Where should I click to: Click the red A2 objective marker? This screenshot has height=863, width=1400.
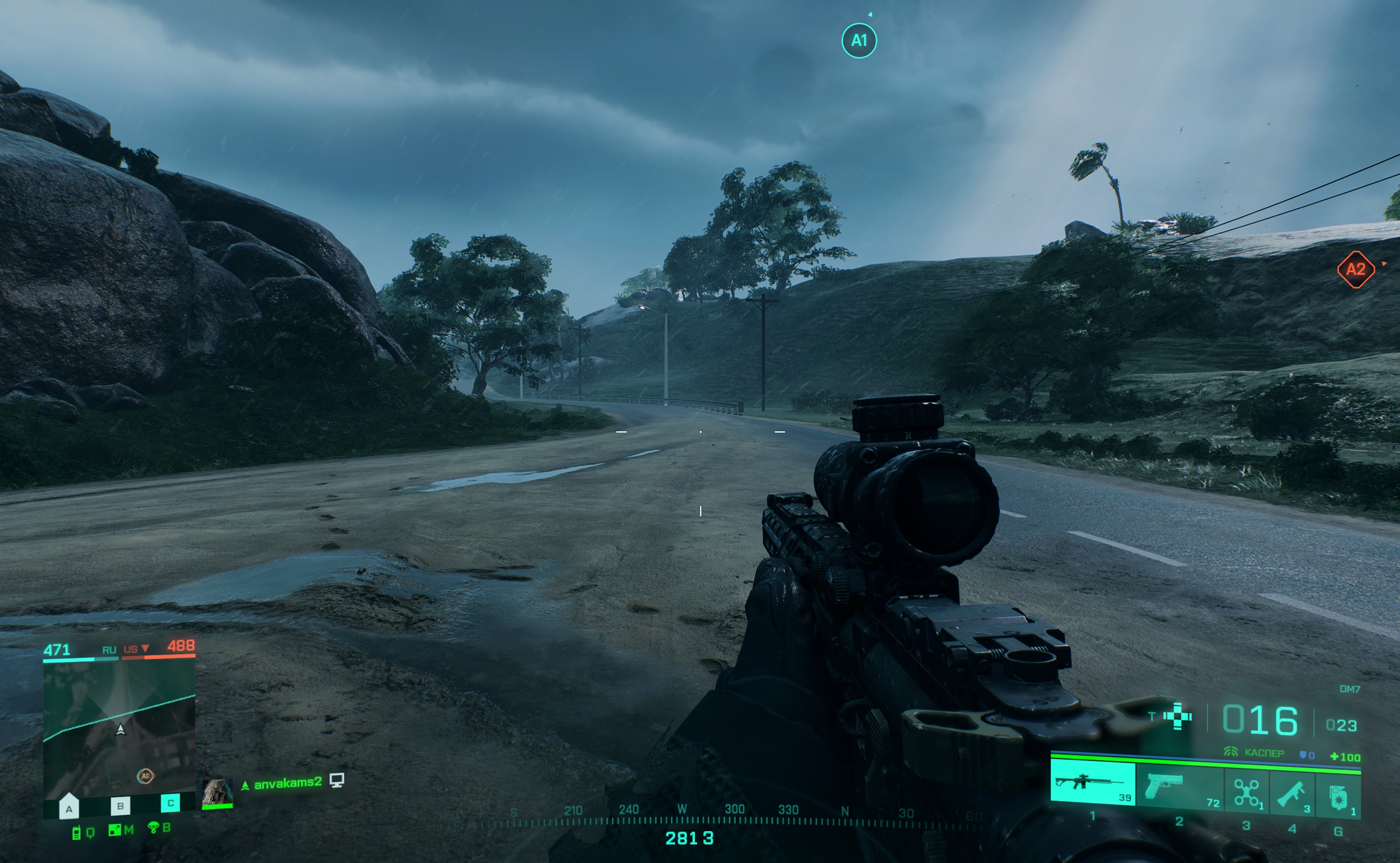click(x=1355, y=269)
